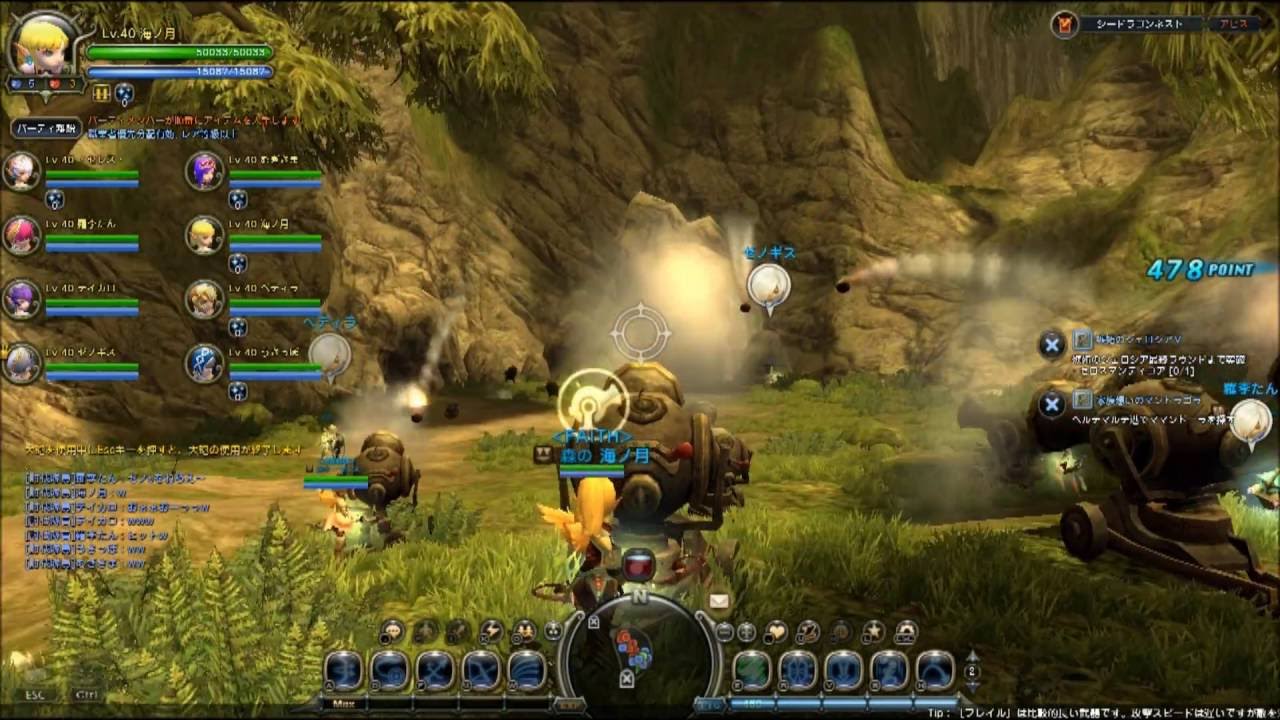Viewport: 1280px width, 720px height.
Task: Click your own character portrait
Action: (37, 47)
